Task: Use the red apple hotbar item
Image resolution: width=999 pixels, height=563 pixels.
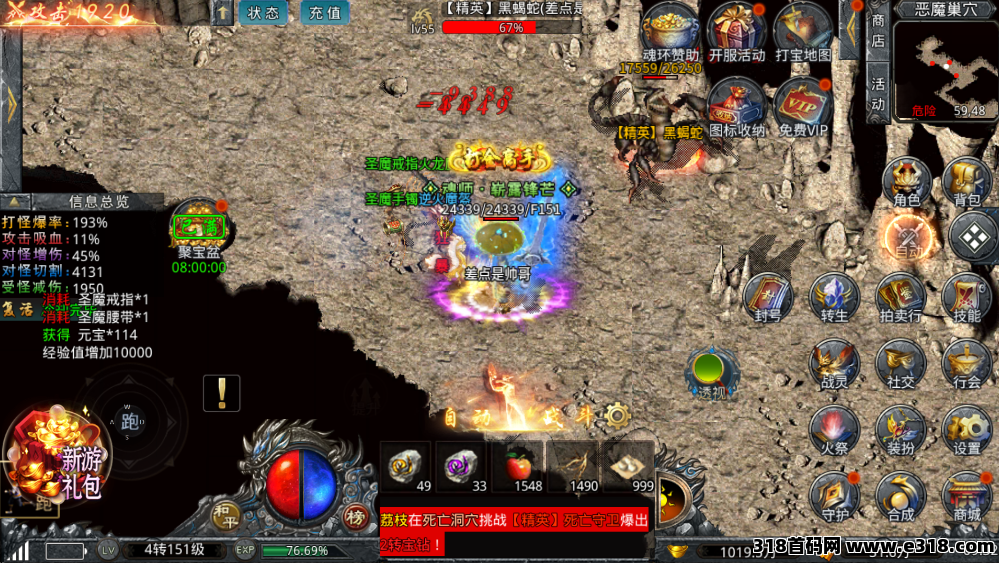Action: (x=527, y=466)
